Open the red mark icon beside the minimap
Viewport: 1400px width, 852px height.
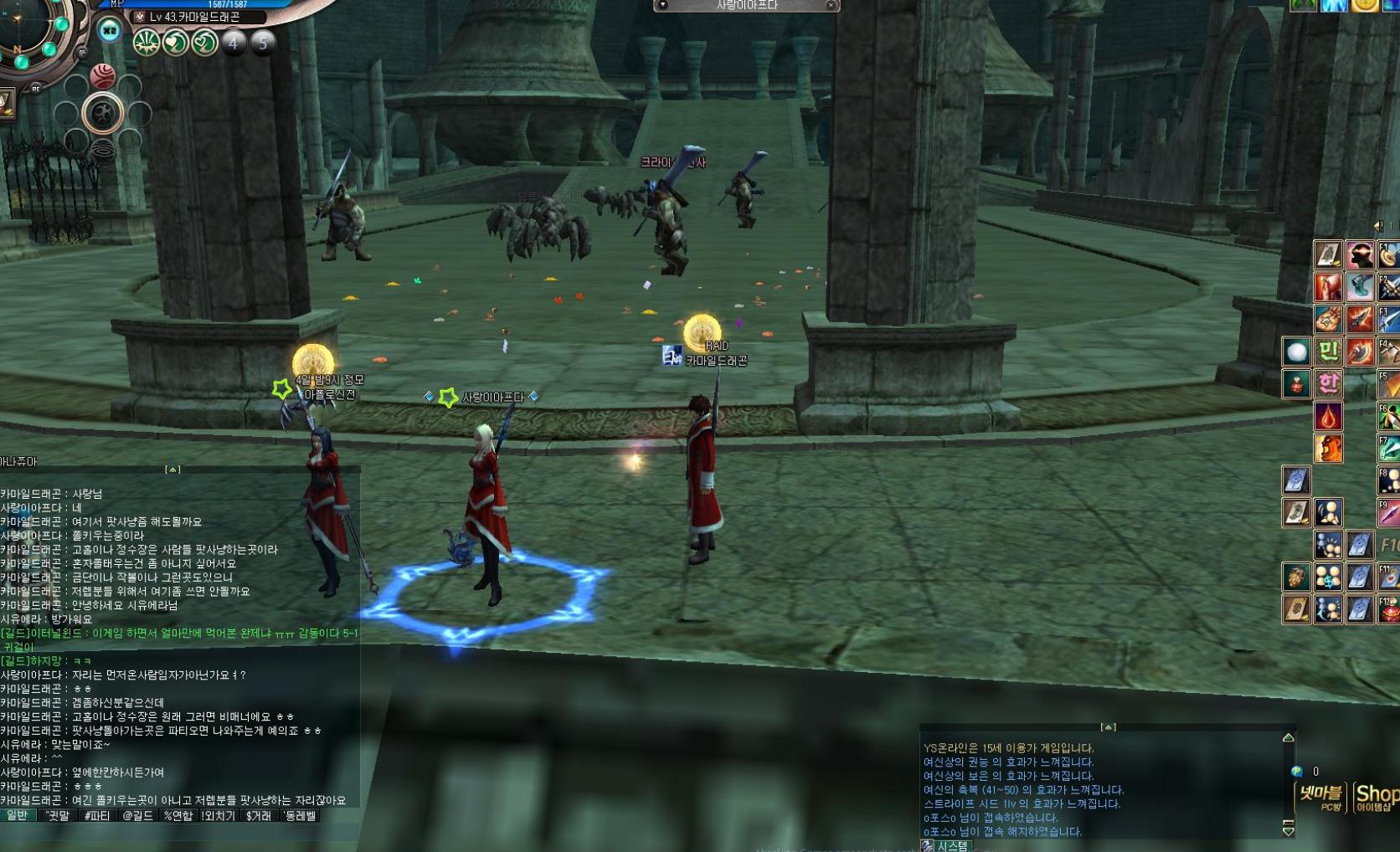pos(102,77)
